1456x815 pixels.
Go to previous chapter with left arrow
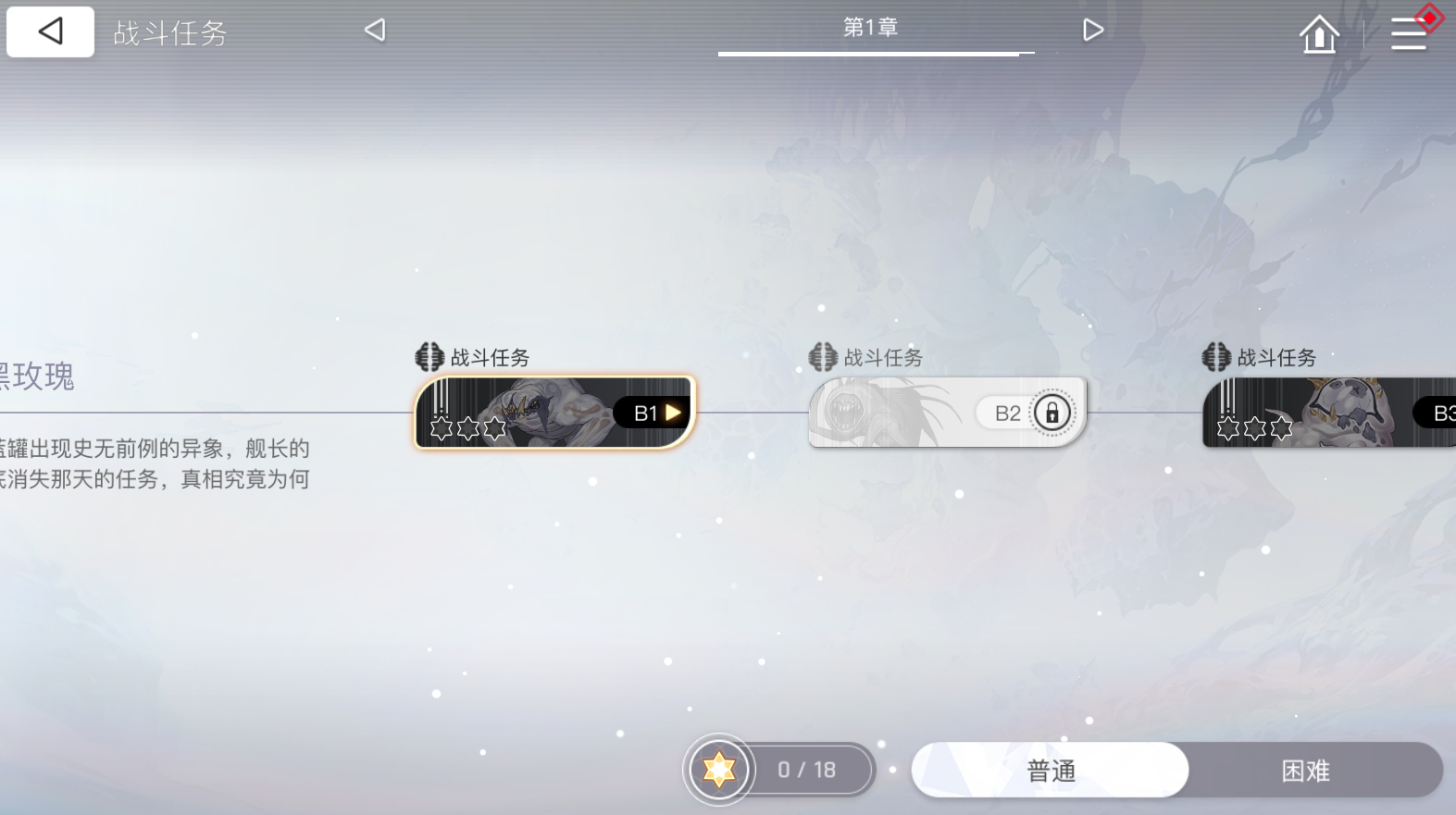pos(374,29)
